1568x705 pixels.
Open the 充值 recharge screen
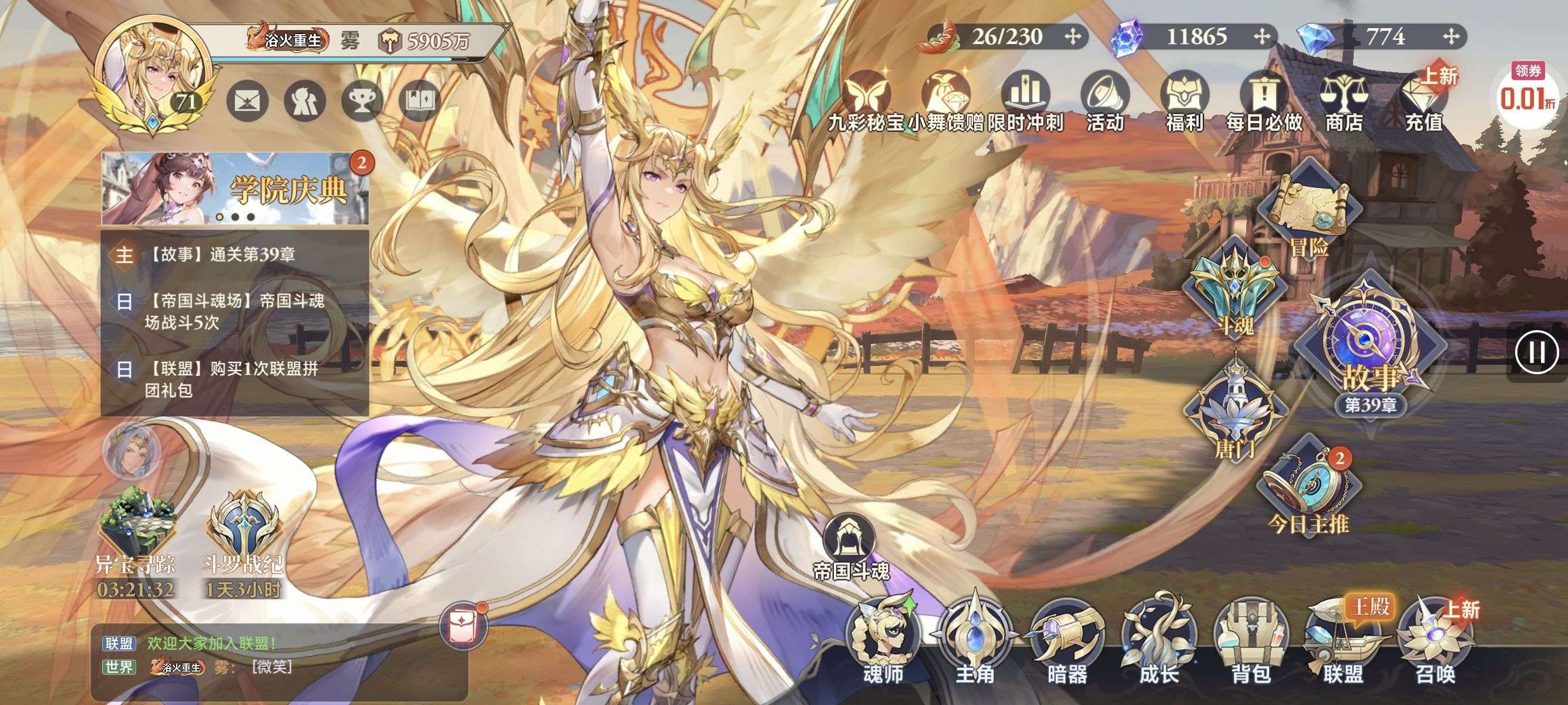pyautogui.click(x=1424, y=102)
